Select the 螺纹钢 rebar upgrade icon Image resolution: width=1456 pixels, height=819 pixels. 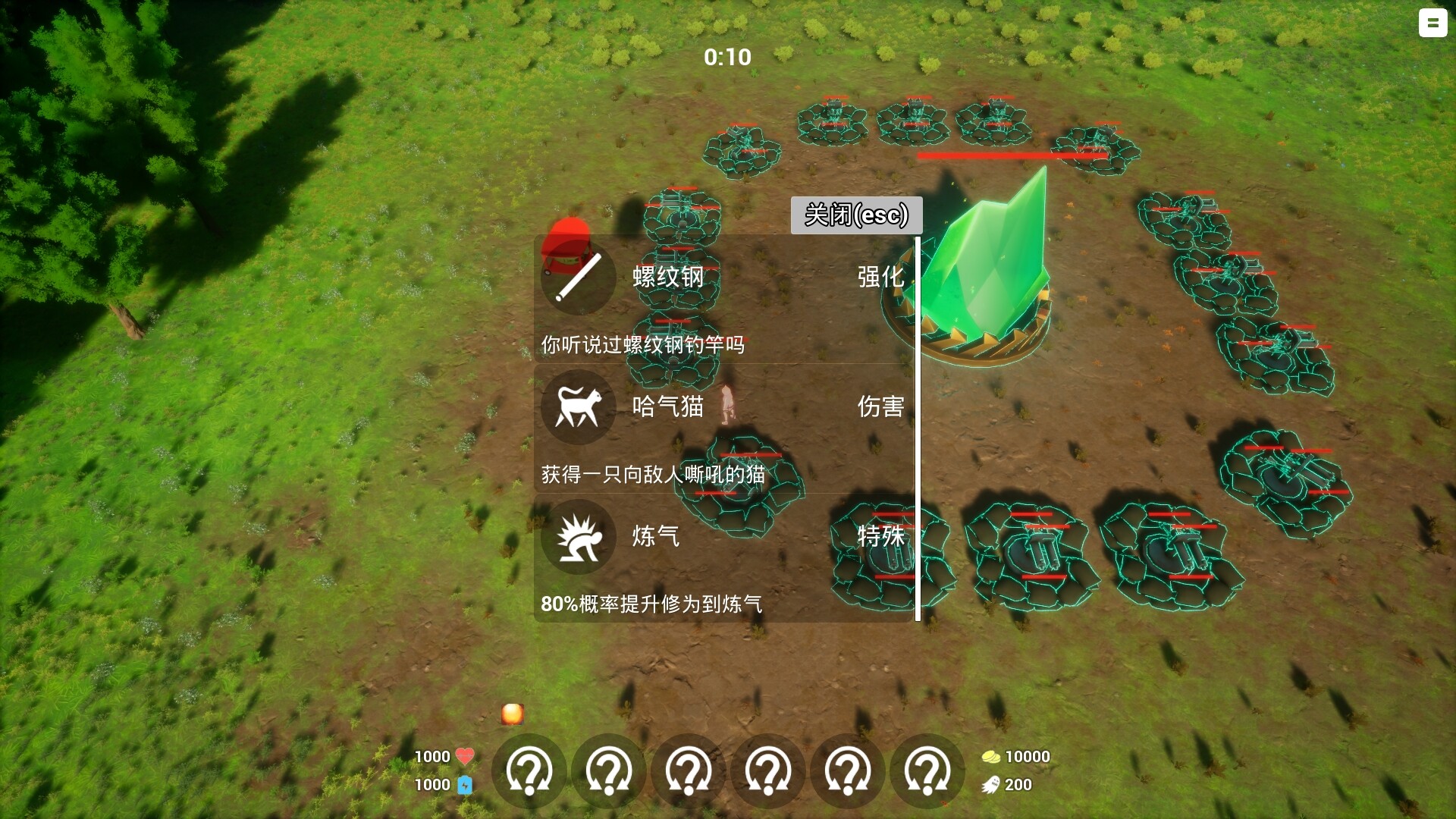tap(578, 278)
